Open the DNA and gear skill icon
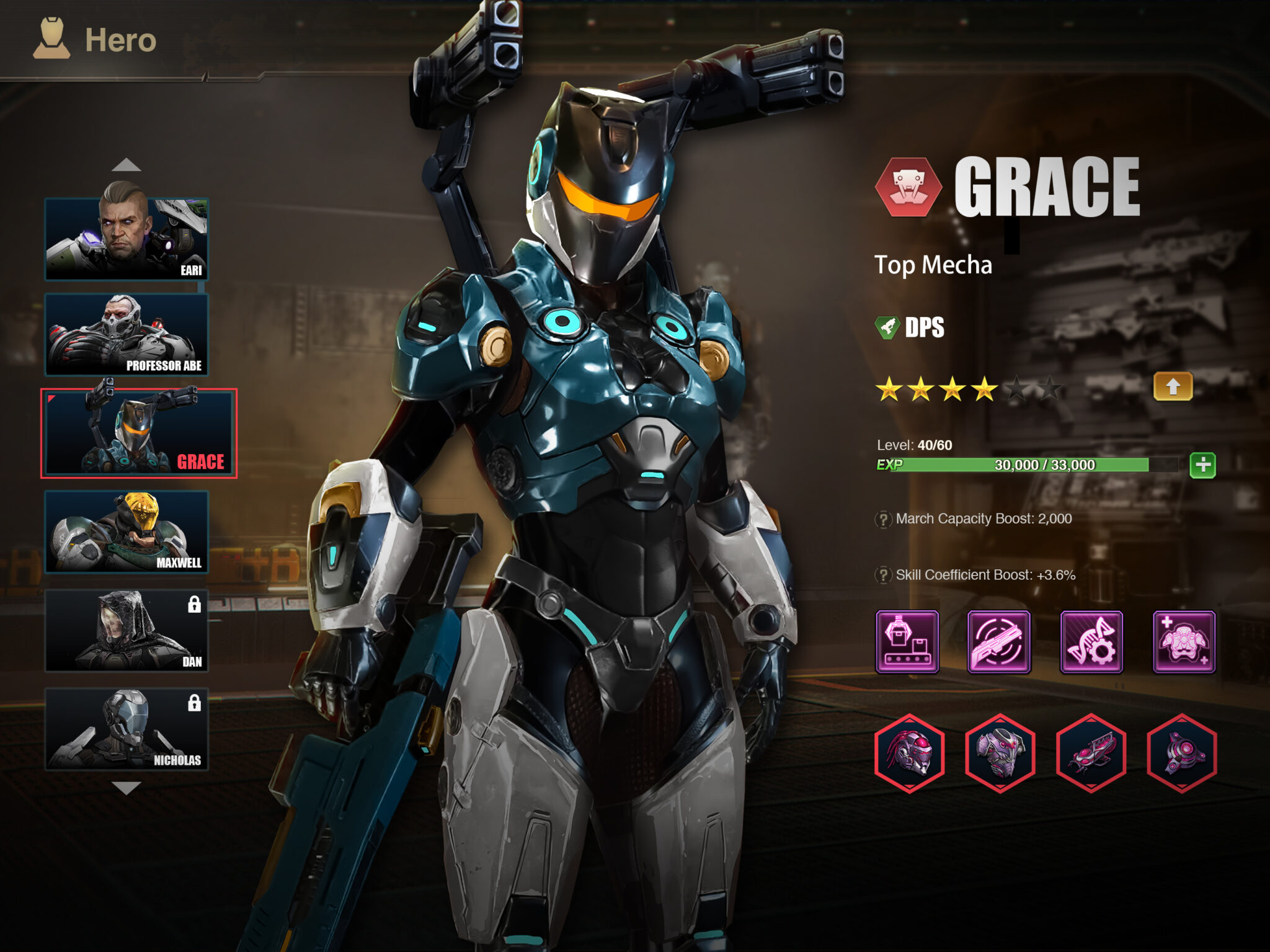Image resolution: width=1270 pixels, height=952 pixels. pyautogui.click(x=1091, y=642)
